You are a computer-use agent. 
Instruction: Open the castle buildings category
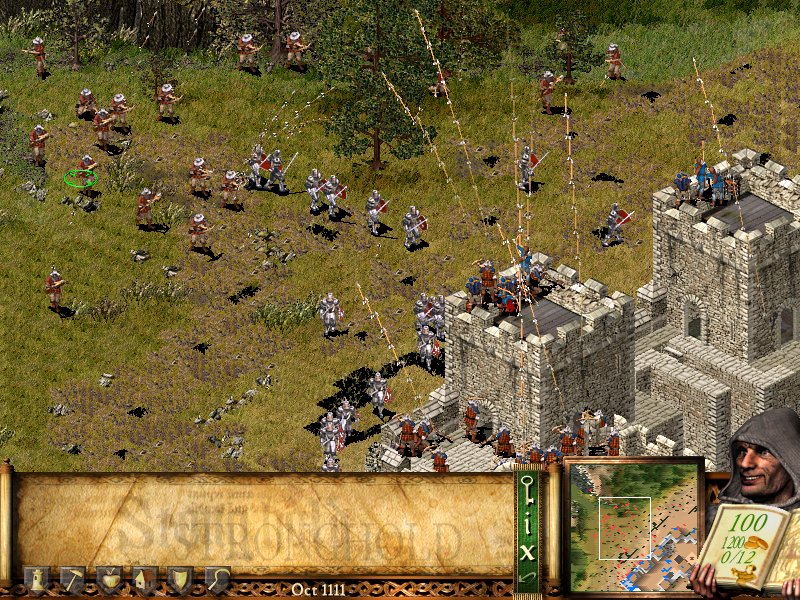(x=37, y=579)
